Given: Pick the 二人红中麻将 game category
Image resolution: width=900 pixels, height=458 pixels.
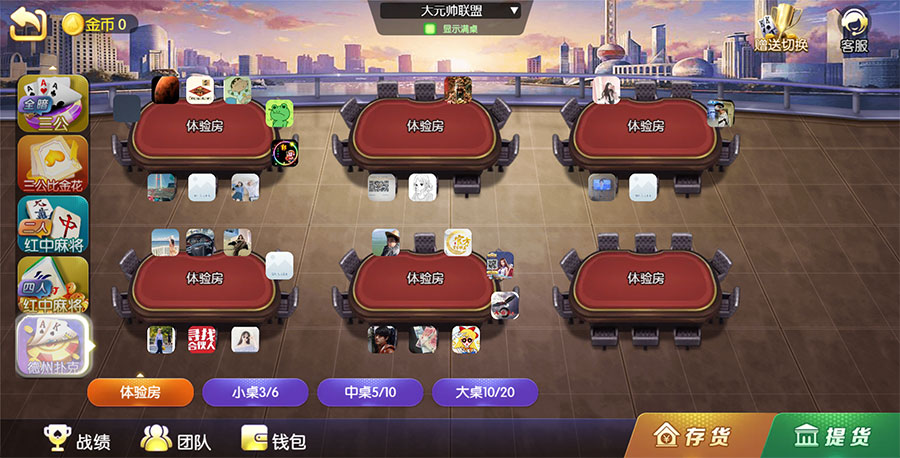Looking at the screenshot, I should [x=53, y=223].
